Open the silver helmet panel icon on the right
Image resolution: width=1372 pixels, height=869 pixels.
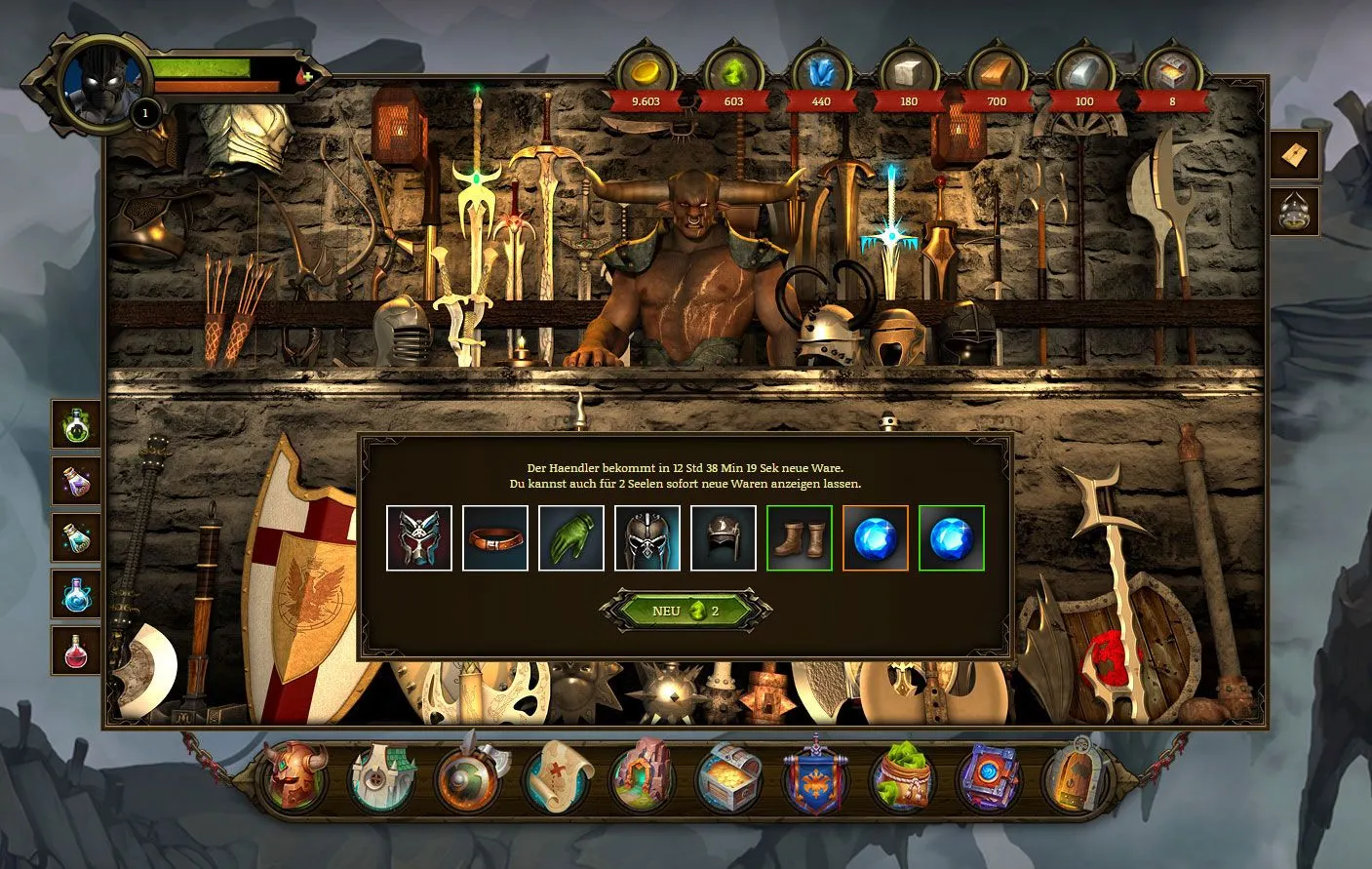pos(1294,212)
